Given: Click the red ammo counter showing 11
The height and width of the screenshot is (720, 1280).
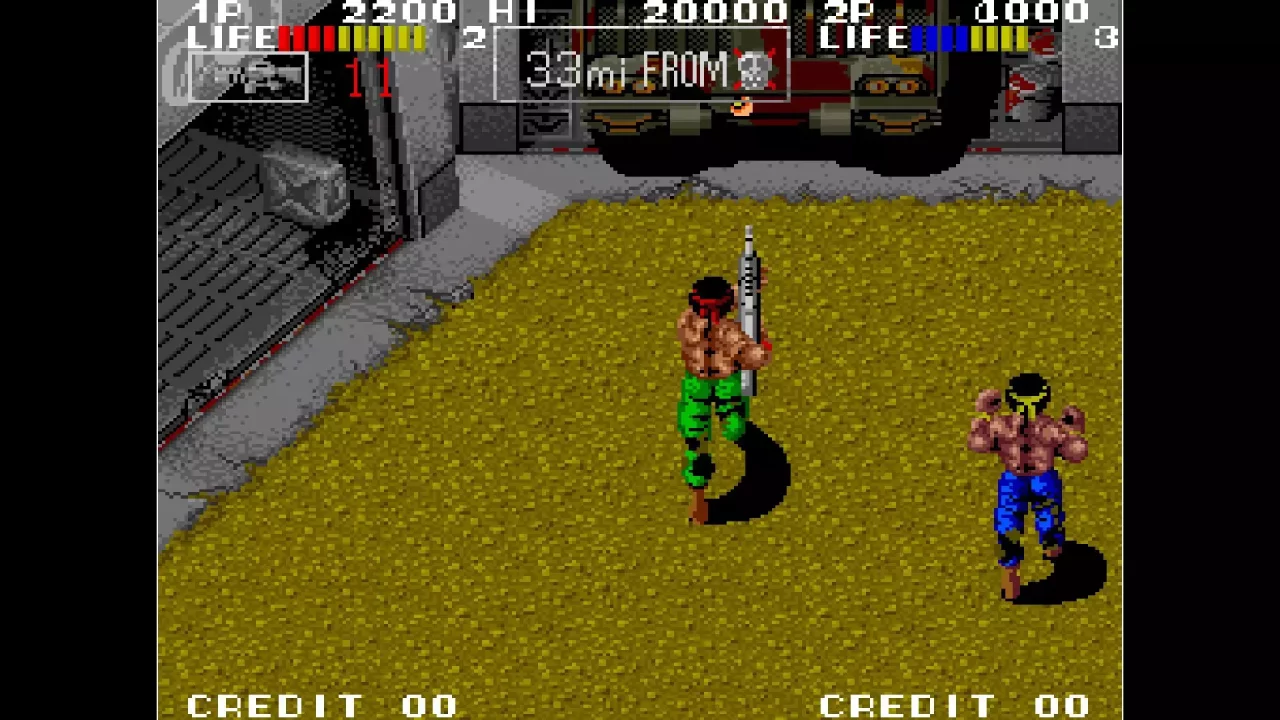Looking at the screenshot, I should (370, 78).
